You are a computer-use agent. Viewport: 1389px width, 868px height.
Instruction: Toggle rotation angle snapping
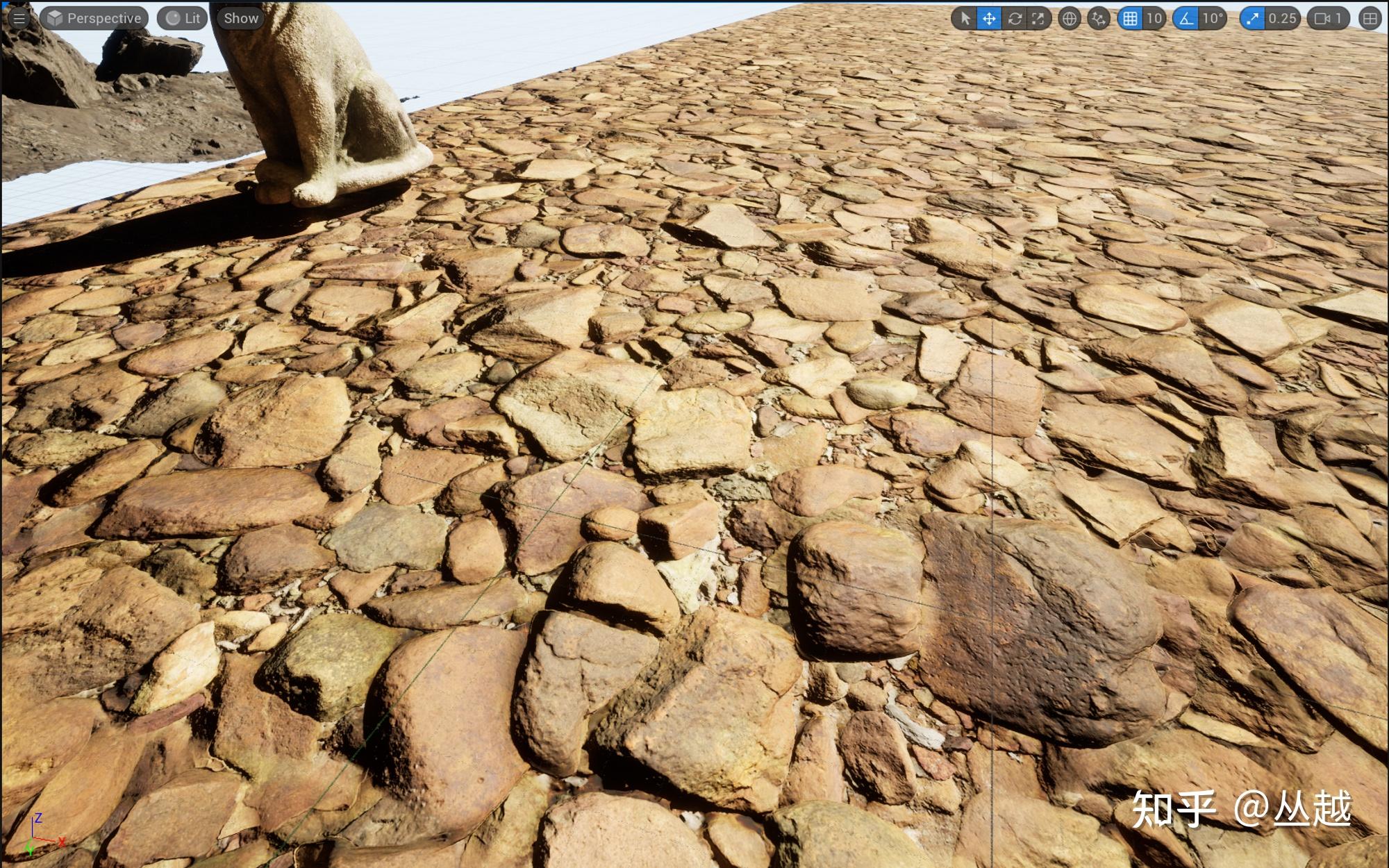[x=1186, y=19]
